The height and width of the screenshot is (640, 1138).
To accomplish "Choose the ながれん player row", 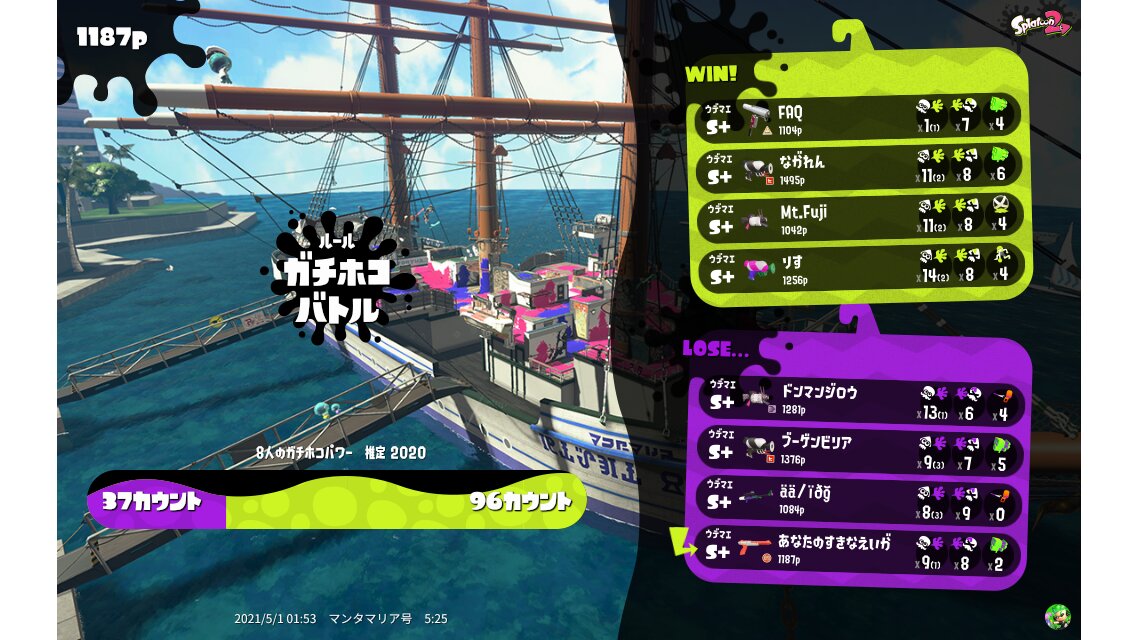I will coord(858,167).
